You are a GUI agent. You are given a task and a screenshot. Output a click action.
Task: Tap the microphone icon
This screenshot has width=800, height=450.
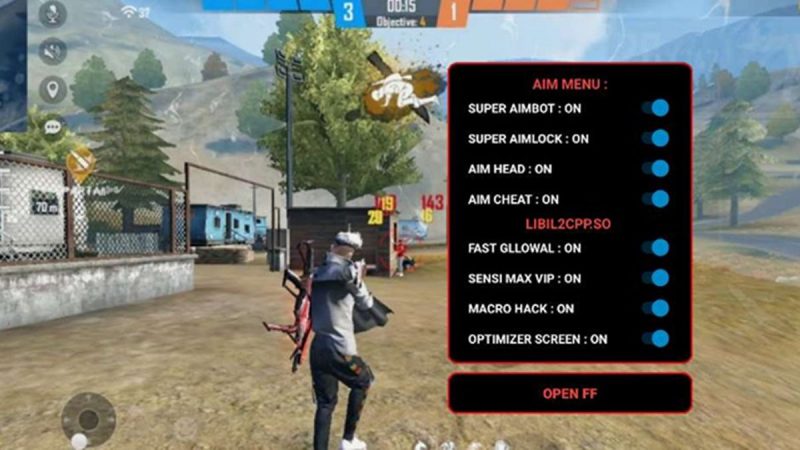pos(52,15)
